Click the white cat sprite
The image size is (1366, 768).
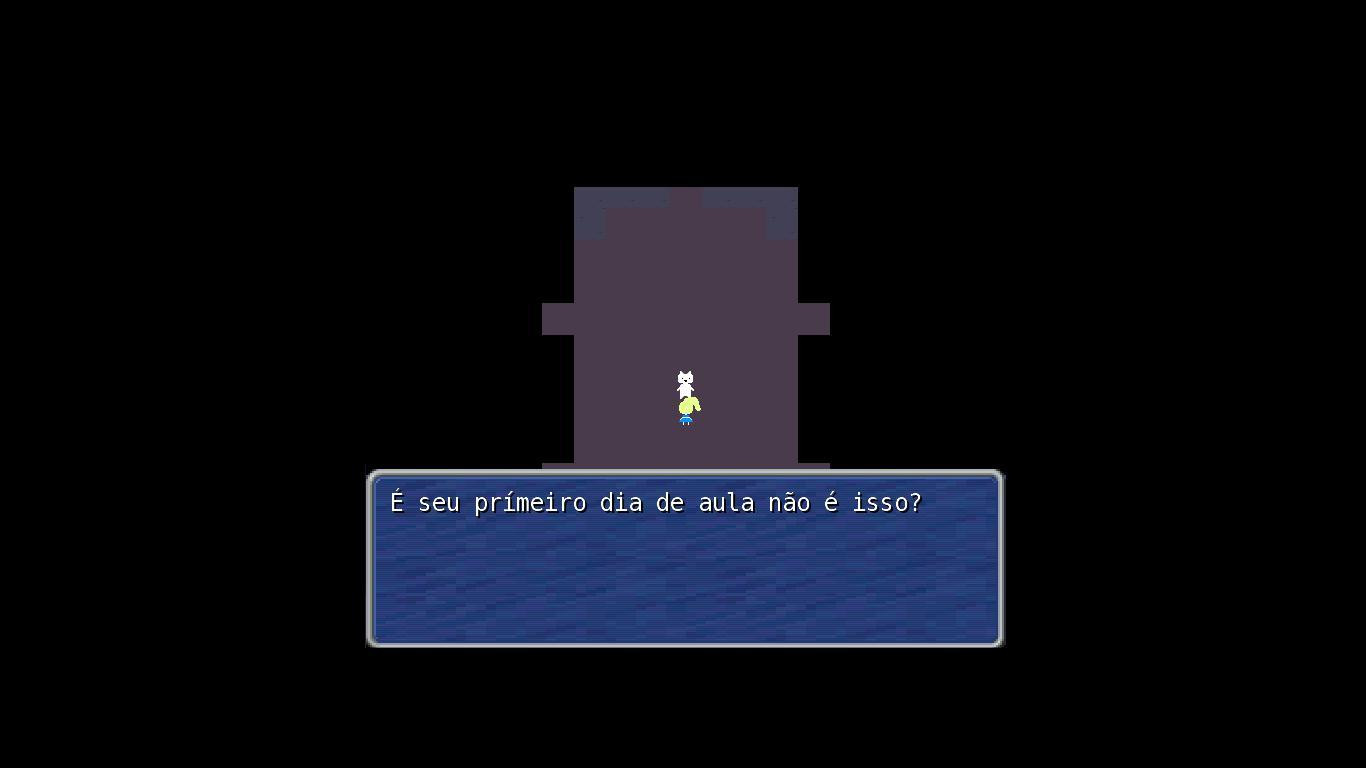click(x=685, y=380)
